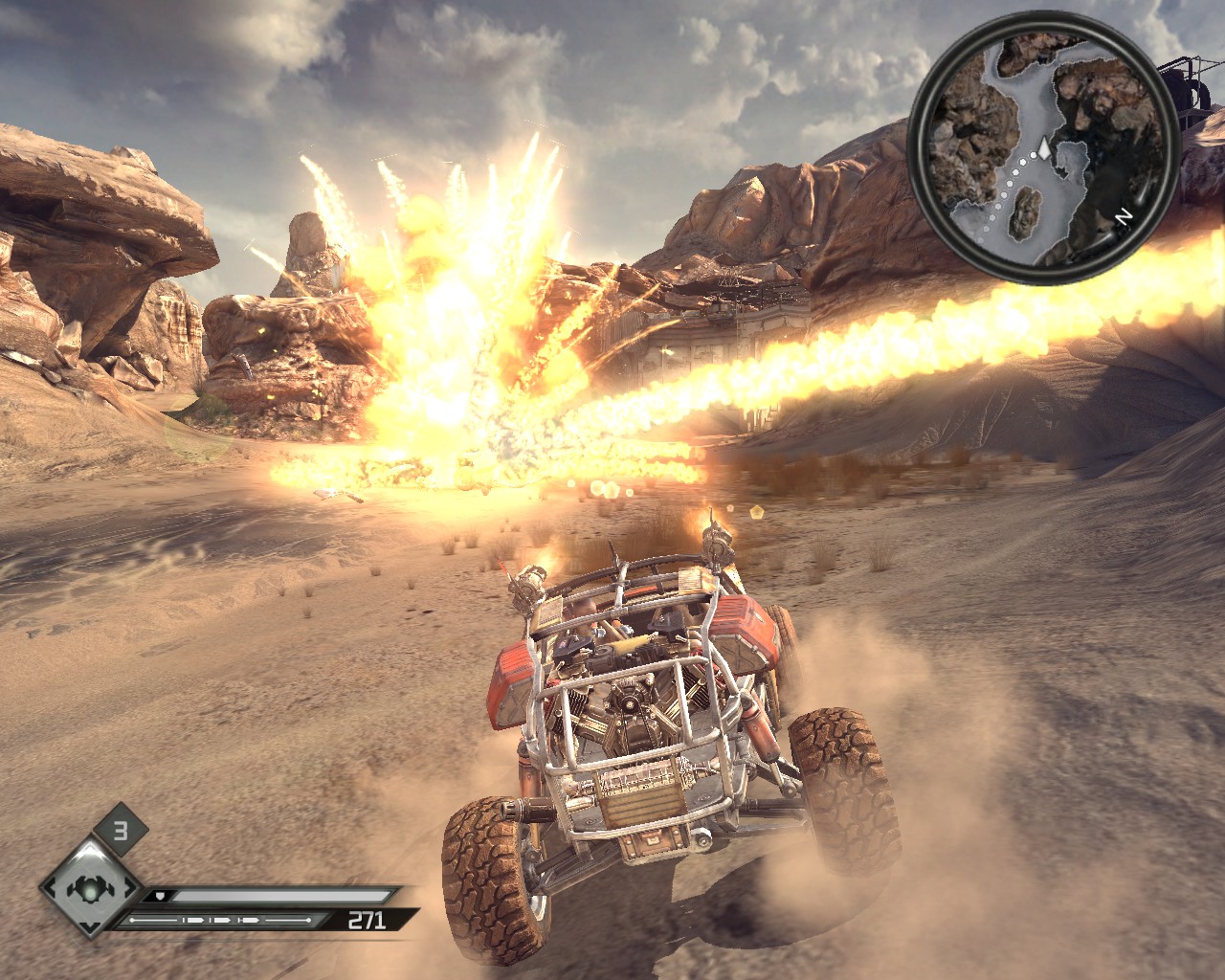Click the north compass marker on minimap

point(1125,218)
